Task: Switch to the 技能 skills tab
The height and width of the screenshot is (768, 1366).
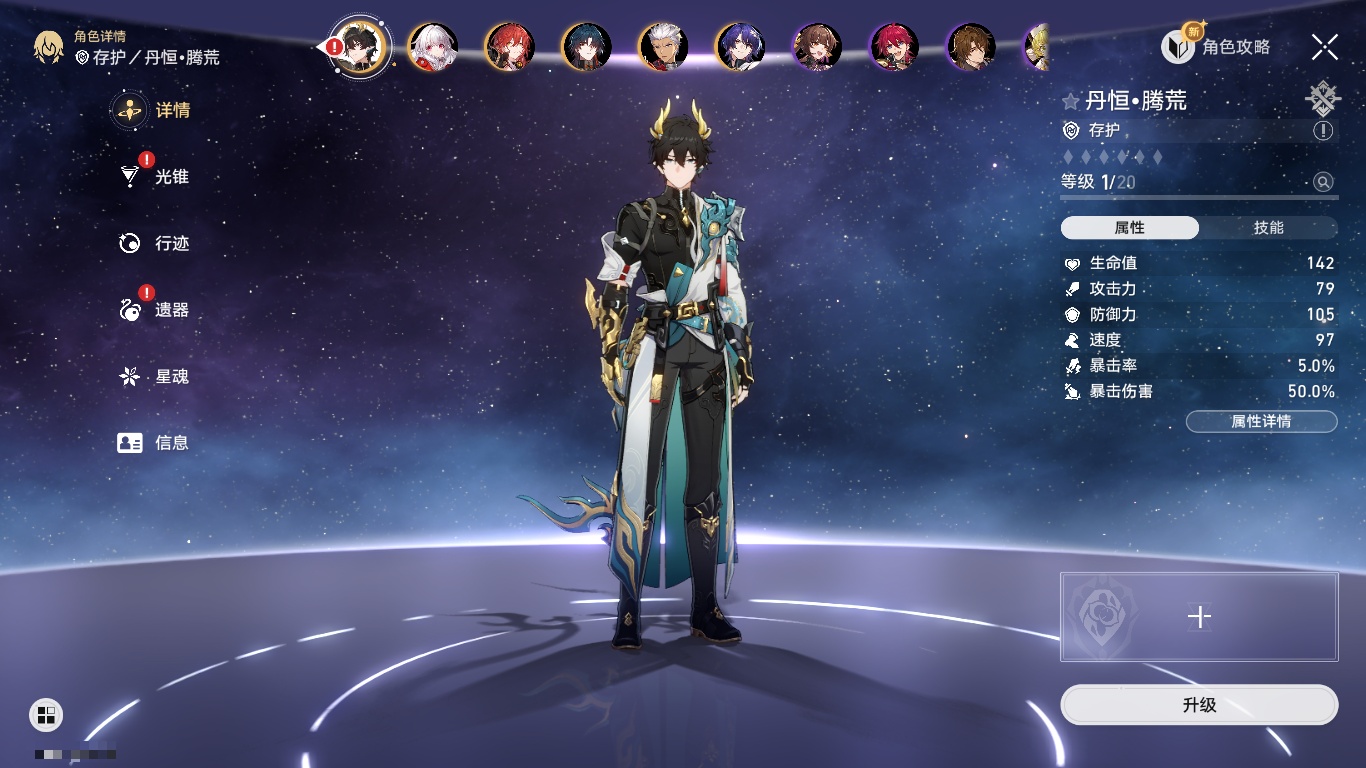Action: (x=1268, y=228)
